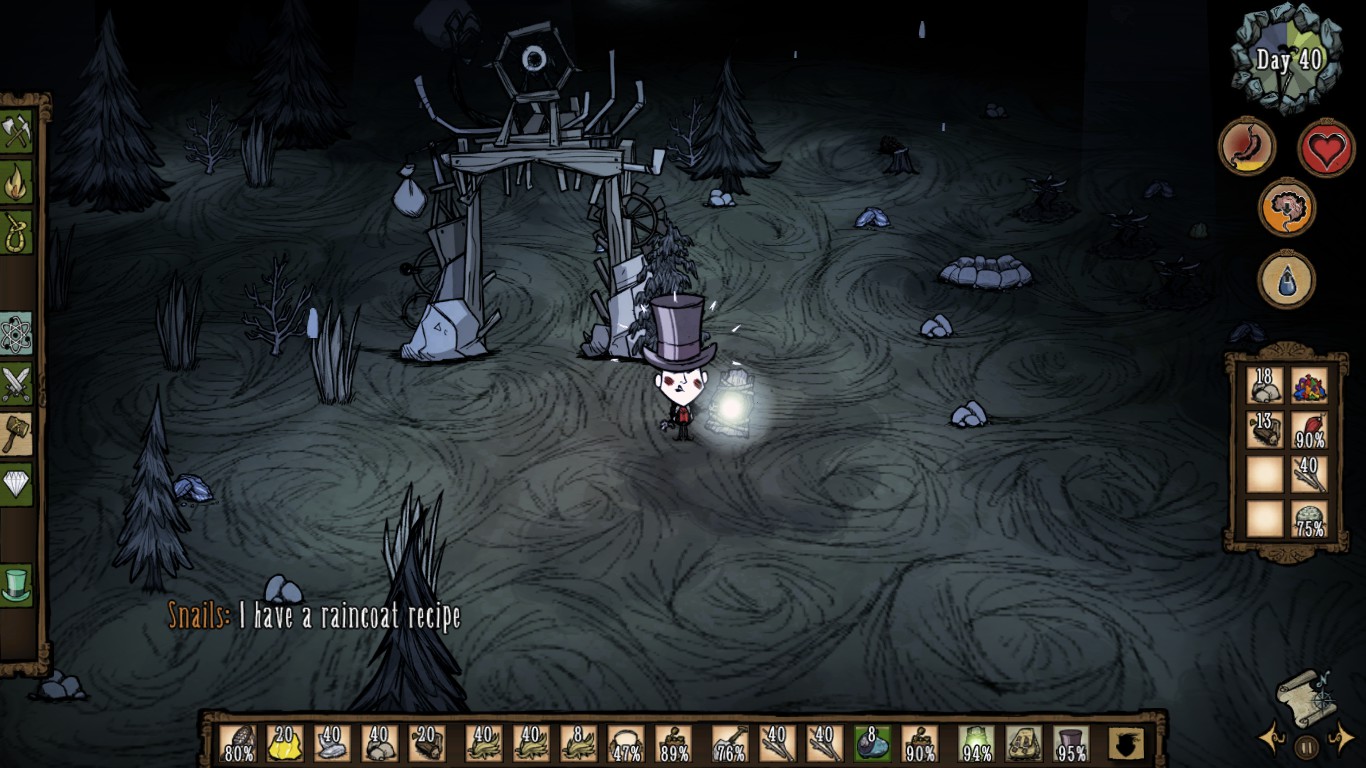The height and width of the screenshot is (768, 1366).
Task: Open the Fight tab with crossed swords
Action: [17, 384]
